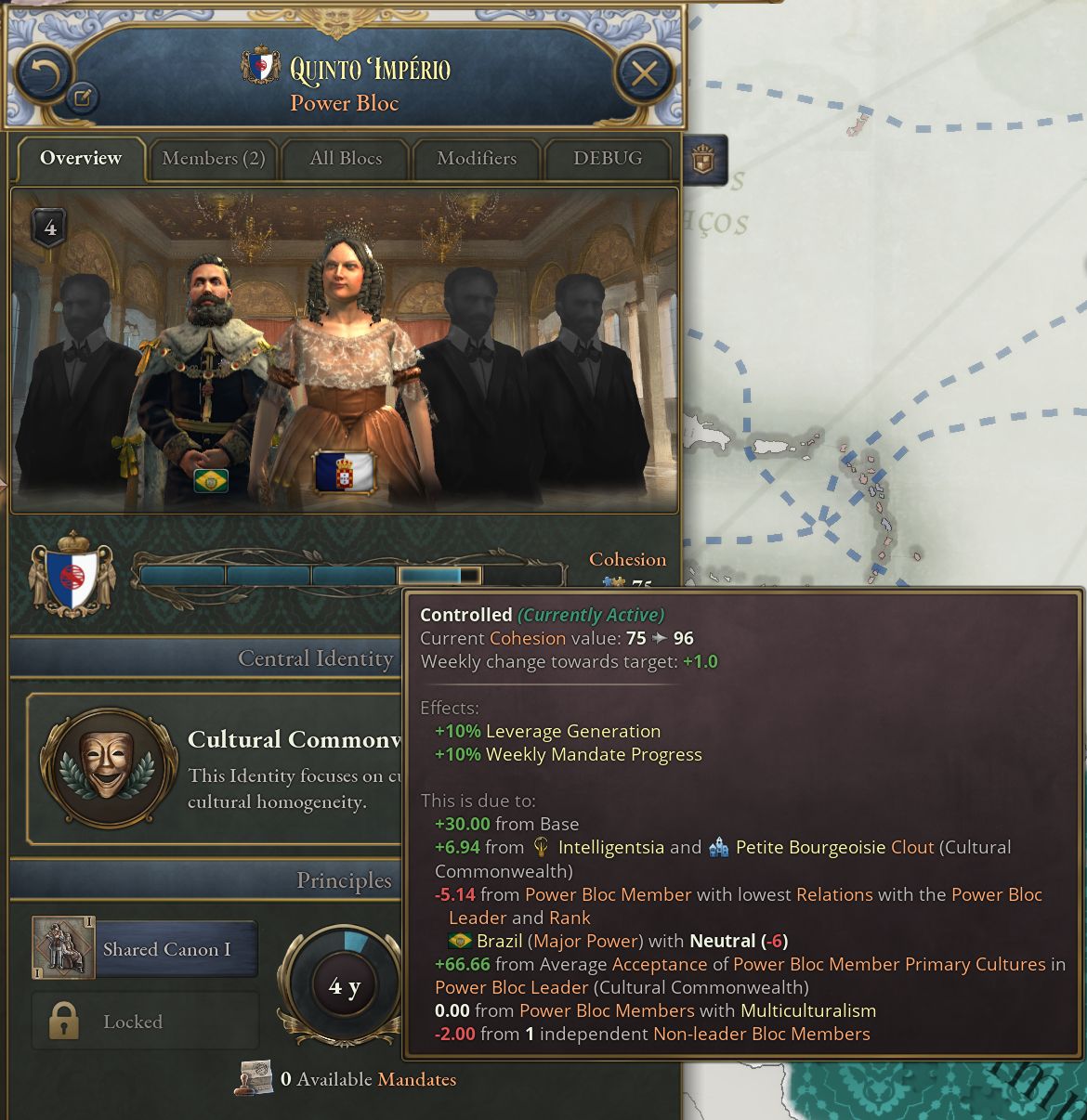1087x1120 pixels.
Task: Open the Members (2) tab
Action: point(214,159)
